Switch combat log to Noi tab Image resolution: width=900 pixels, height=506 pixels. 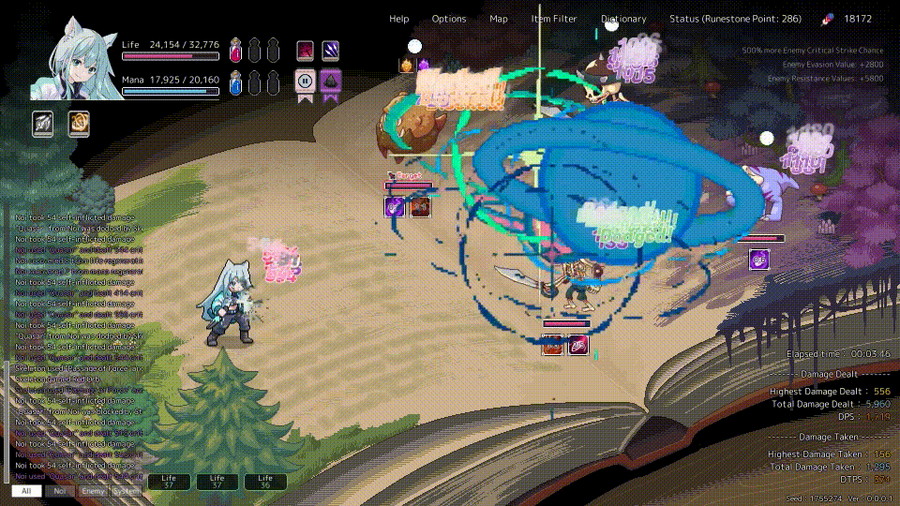[x=59, y=491]
